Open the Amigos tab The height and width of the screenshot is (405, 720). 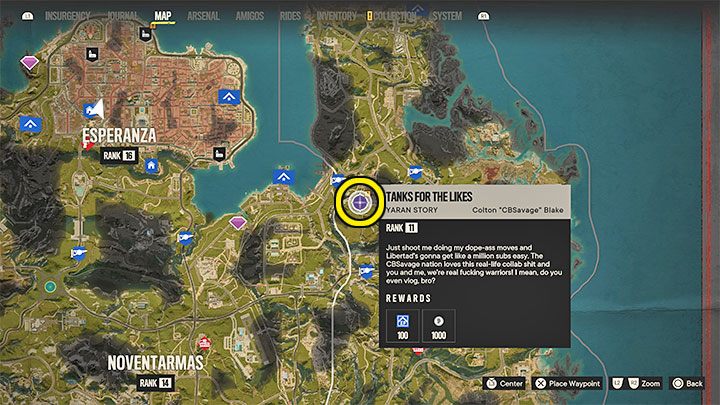click(x=251, y=16)
